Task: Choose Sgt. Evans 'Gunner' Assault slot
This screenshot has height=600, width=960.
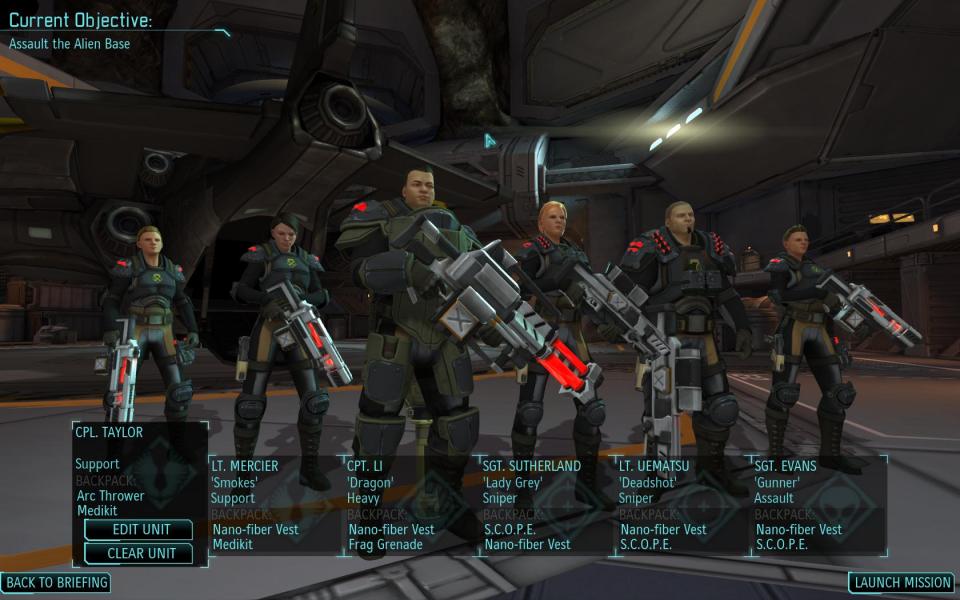Action: (818, 505)
